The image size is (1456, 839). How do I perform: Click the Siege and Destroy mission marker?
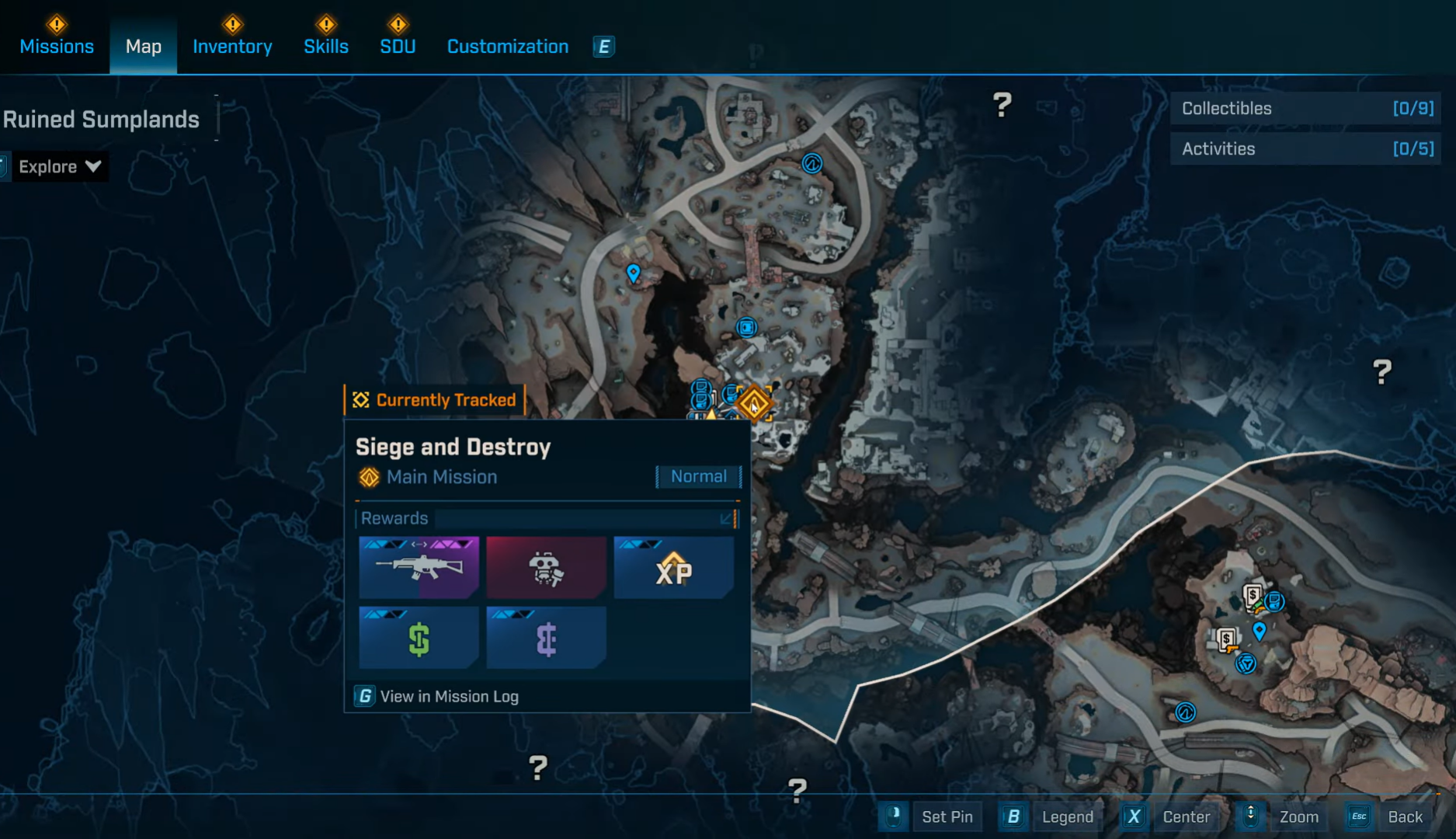click(753, 403)
